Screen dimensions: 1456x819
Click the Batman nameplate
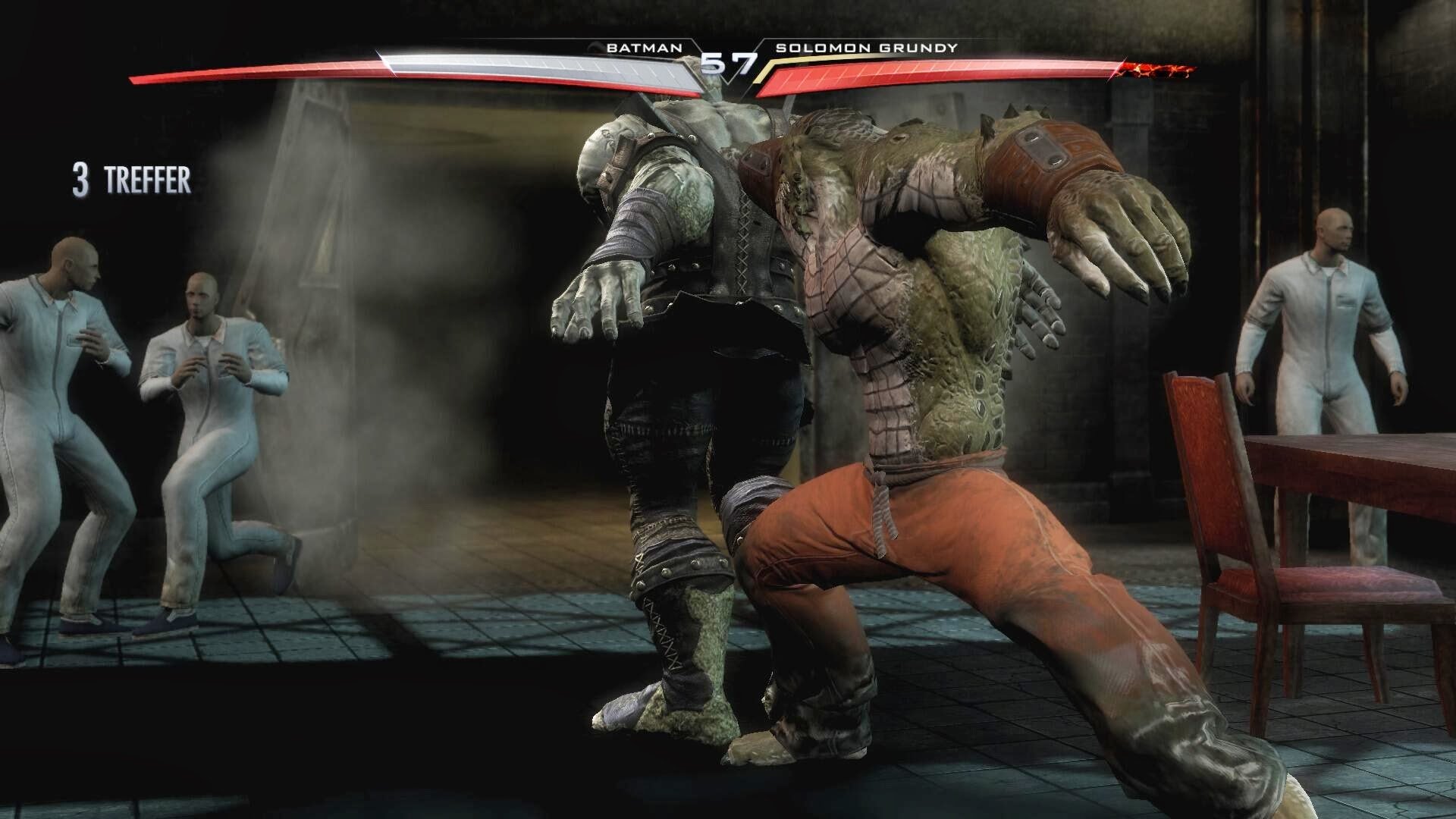point(643,47)
